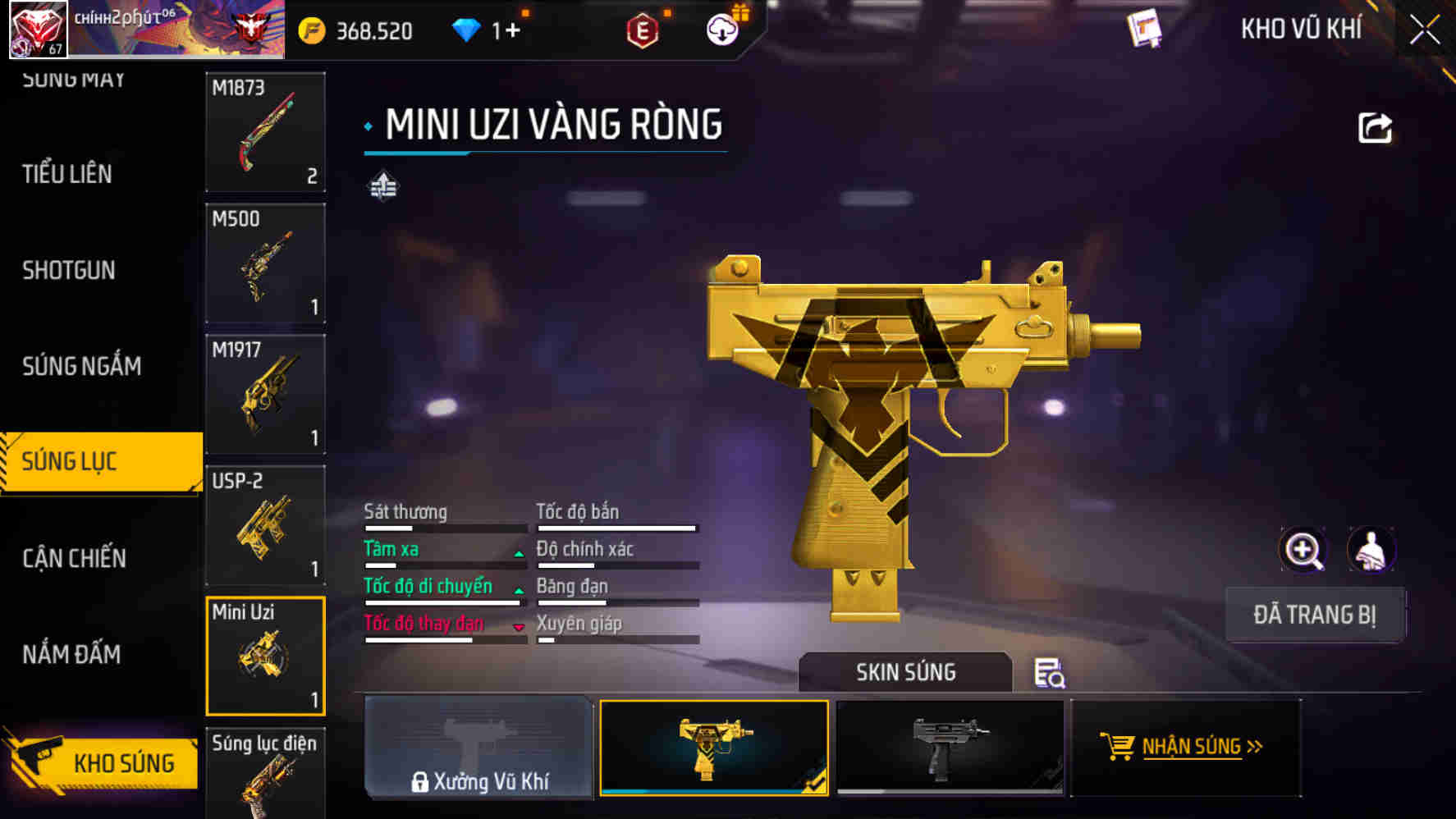Close the weapon vault screen
Viewport: 1456px width, 819px height.
pyautogui.click(x=1425, y=30)
